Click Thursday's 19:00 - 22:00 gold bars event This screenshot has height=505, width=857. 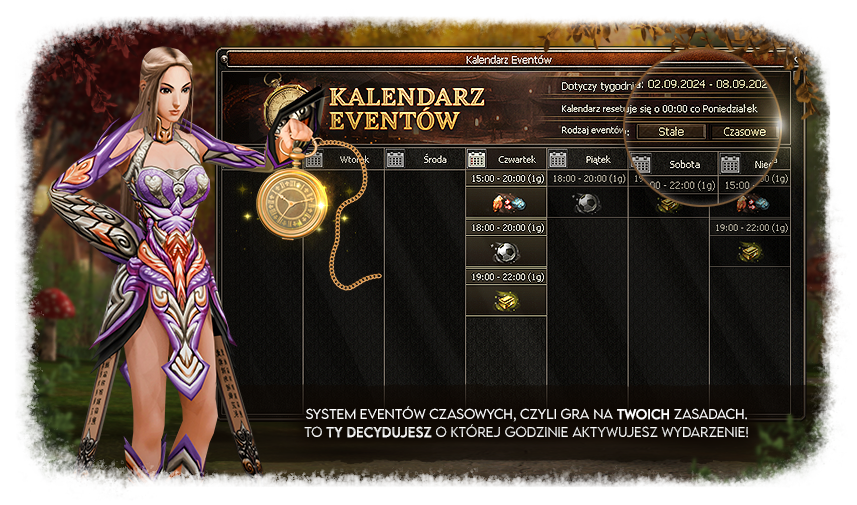pos(506,300)
